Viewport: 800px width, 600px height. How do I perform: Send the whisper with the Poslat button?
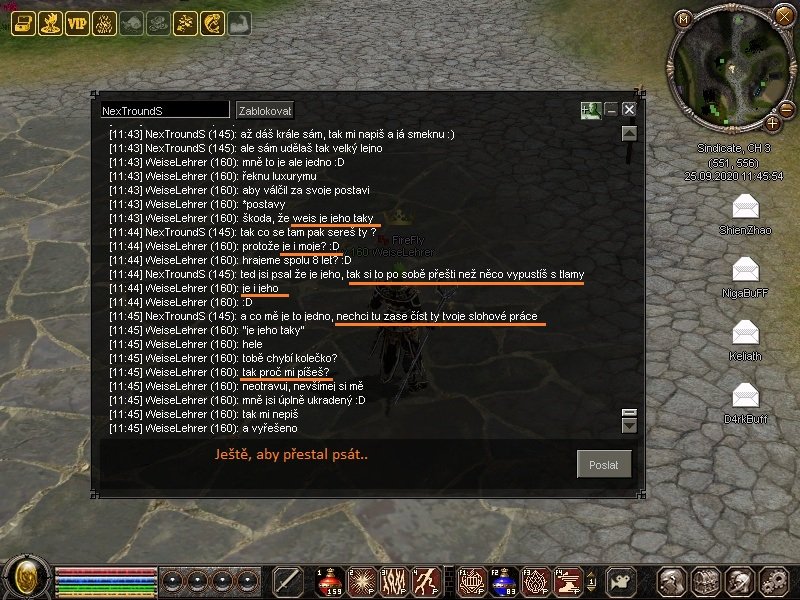pyautogui.click(x=605, y=464)
